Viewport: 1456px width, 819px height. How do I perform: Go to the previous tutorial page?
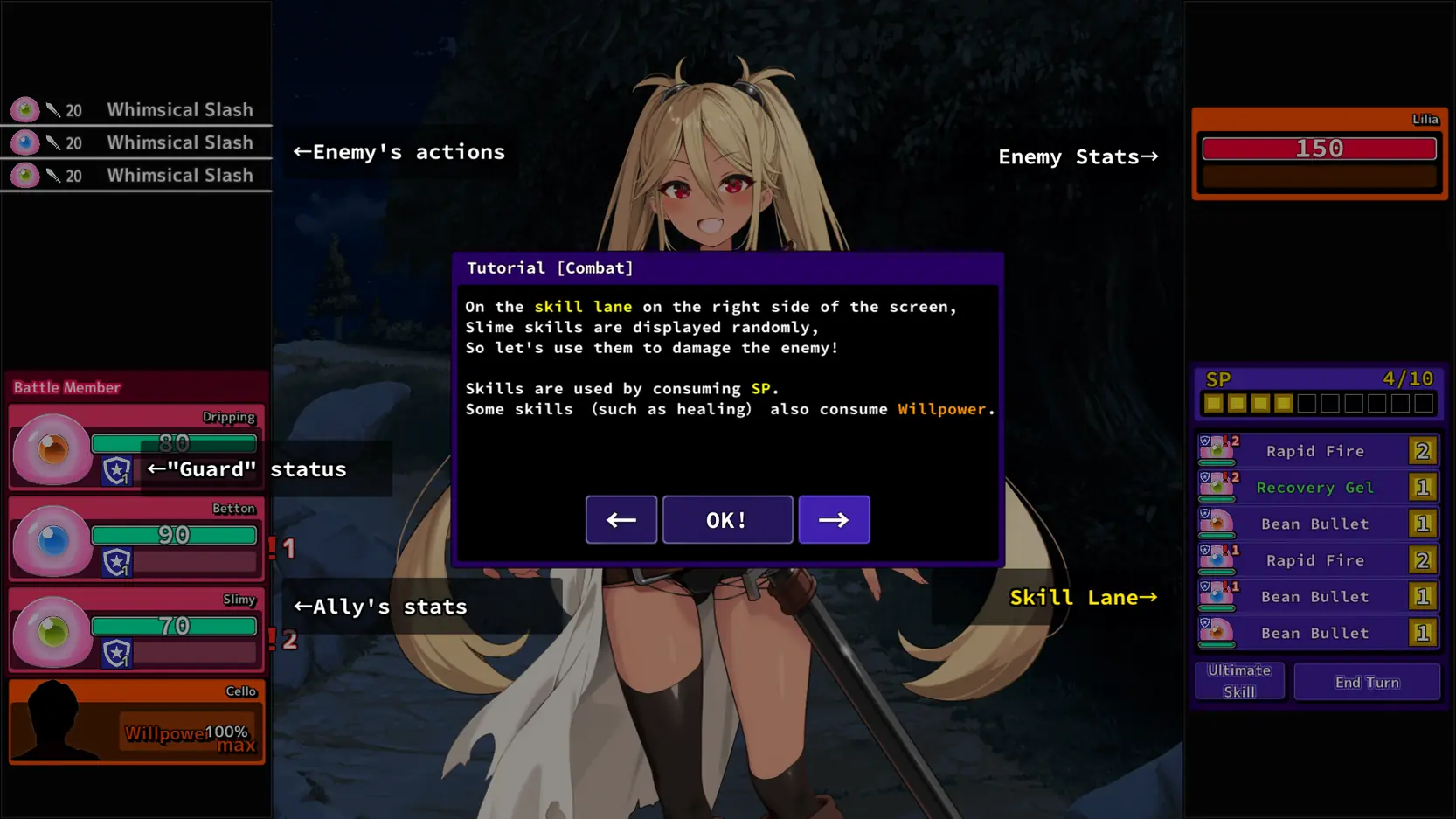pyautogui.click(x=621, y=520)
